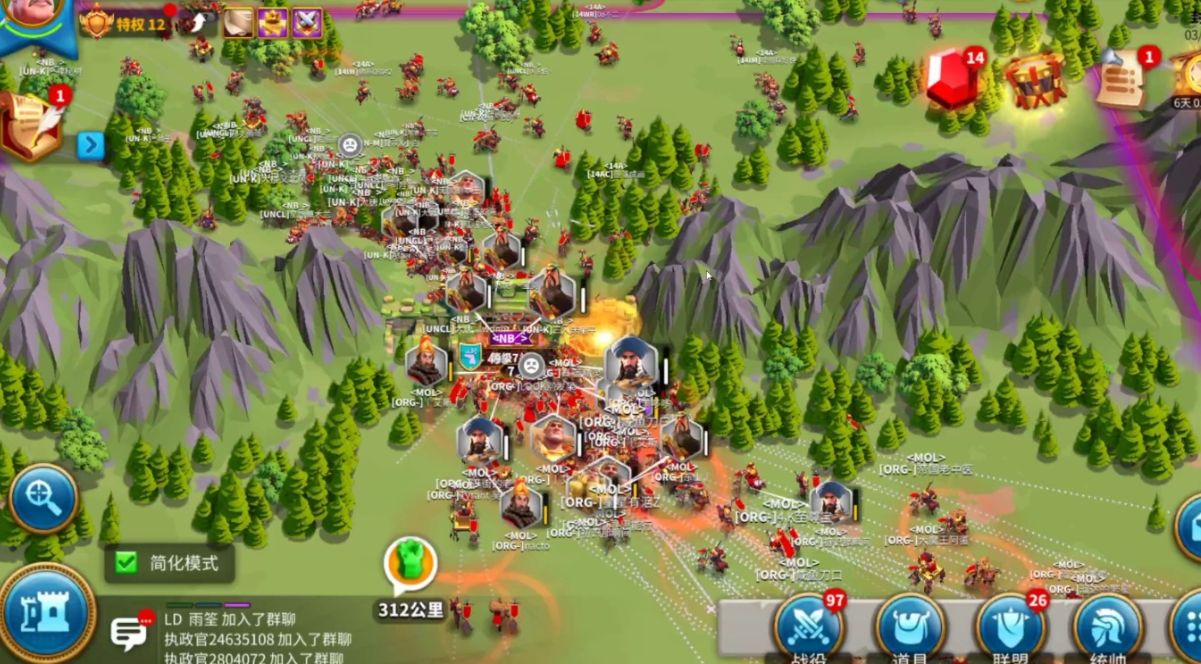The image size is (1201, 664).
Task: Select the golden crown buff icon
Action: tap(273, 22)
